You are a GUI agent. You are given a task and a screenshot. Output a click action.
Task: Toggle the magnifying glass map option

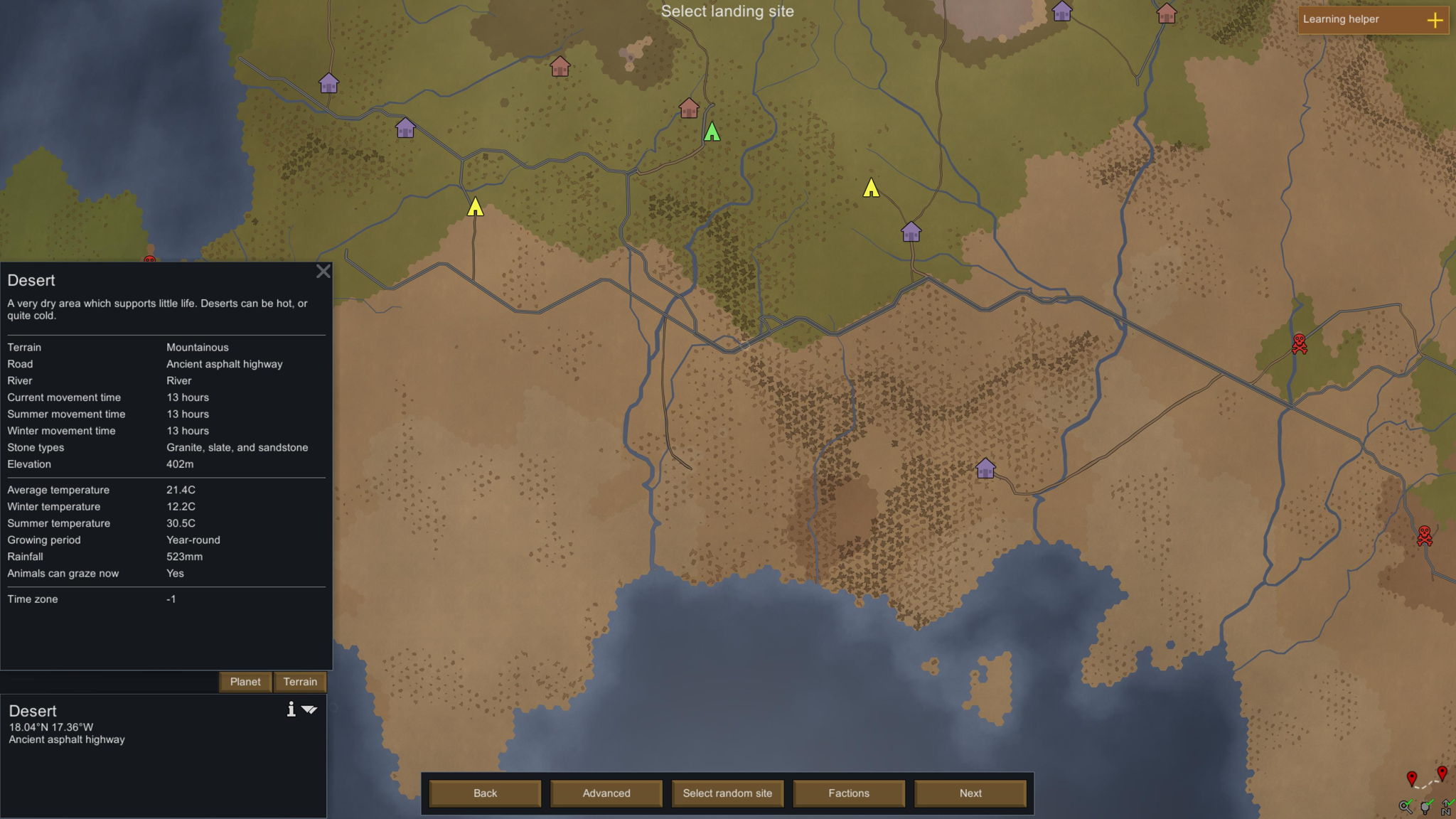(1406, 806)
